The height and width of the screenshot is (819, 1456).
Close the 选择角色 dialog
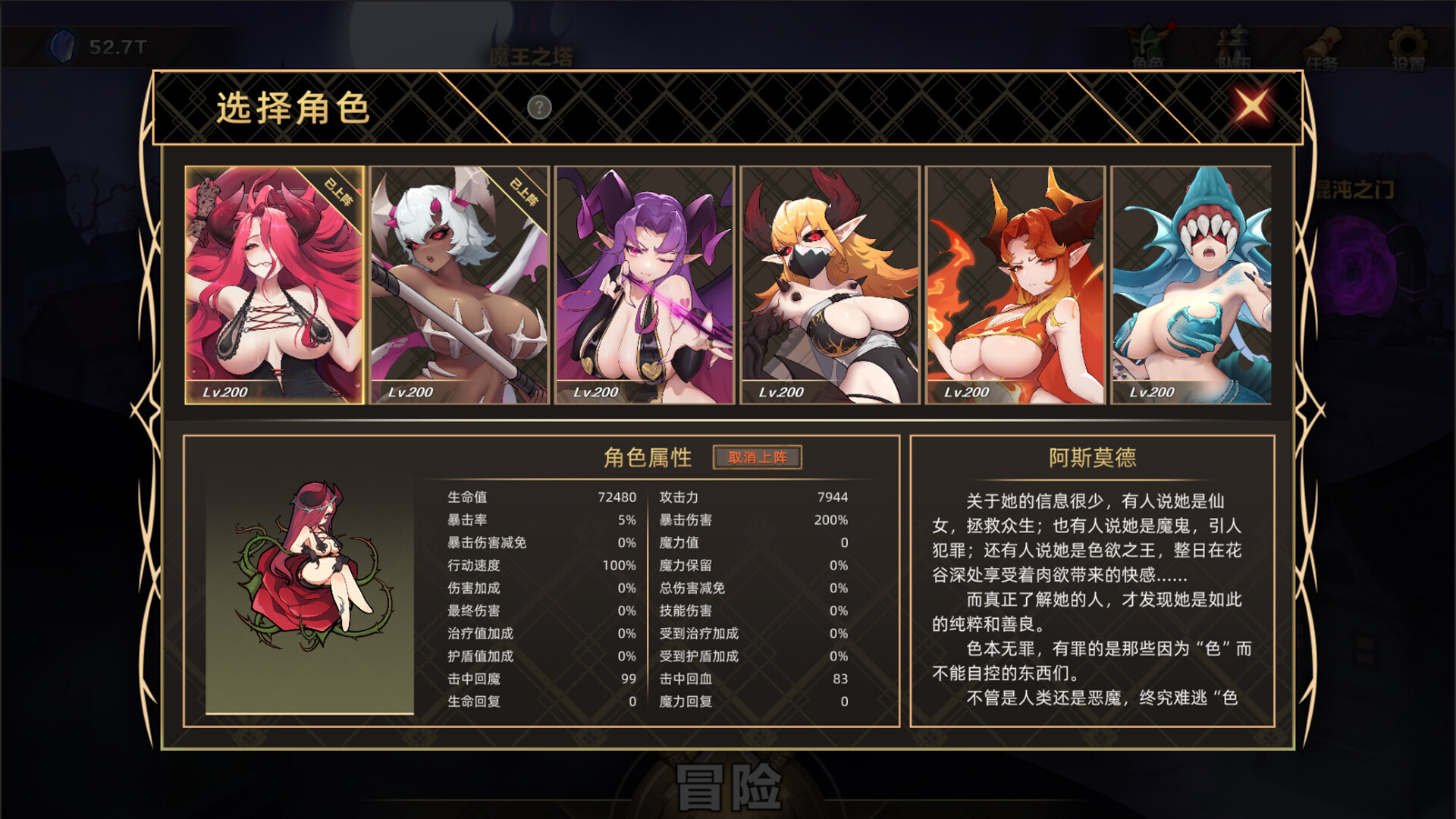pyautogui.click(x=1253, y=107)
